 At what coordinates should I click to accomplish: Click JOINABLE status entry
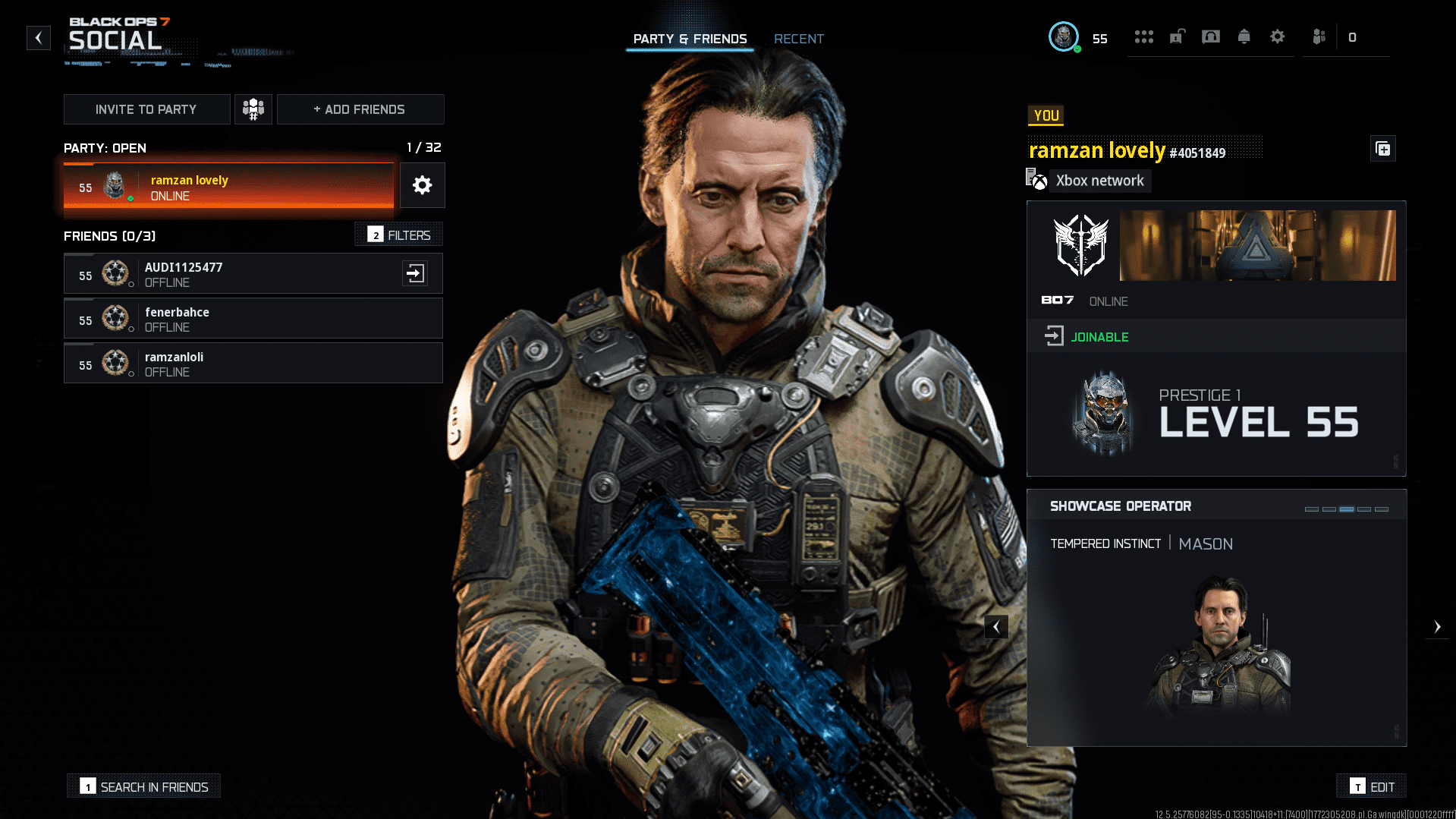click(x=1099, y=336)
